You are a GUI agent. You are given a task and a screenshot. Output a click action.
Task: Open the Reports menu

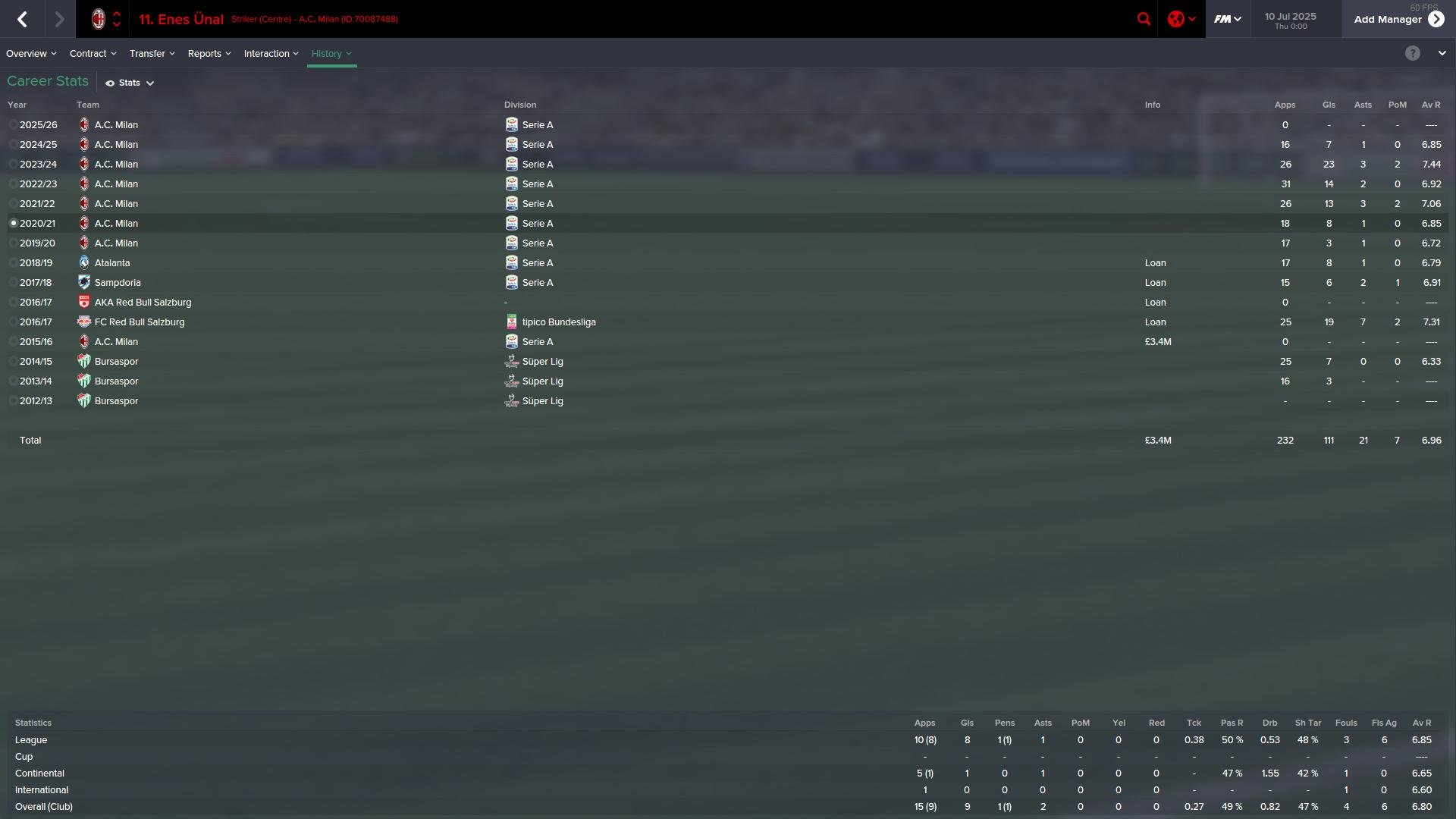[209, 54]
